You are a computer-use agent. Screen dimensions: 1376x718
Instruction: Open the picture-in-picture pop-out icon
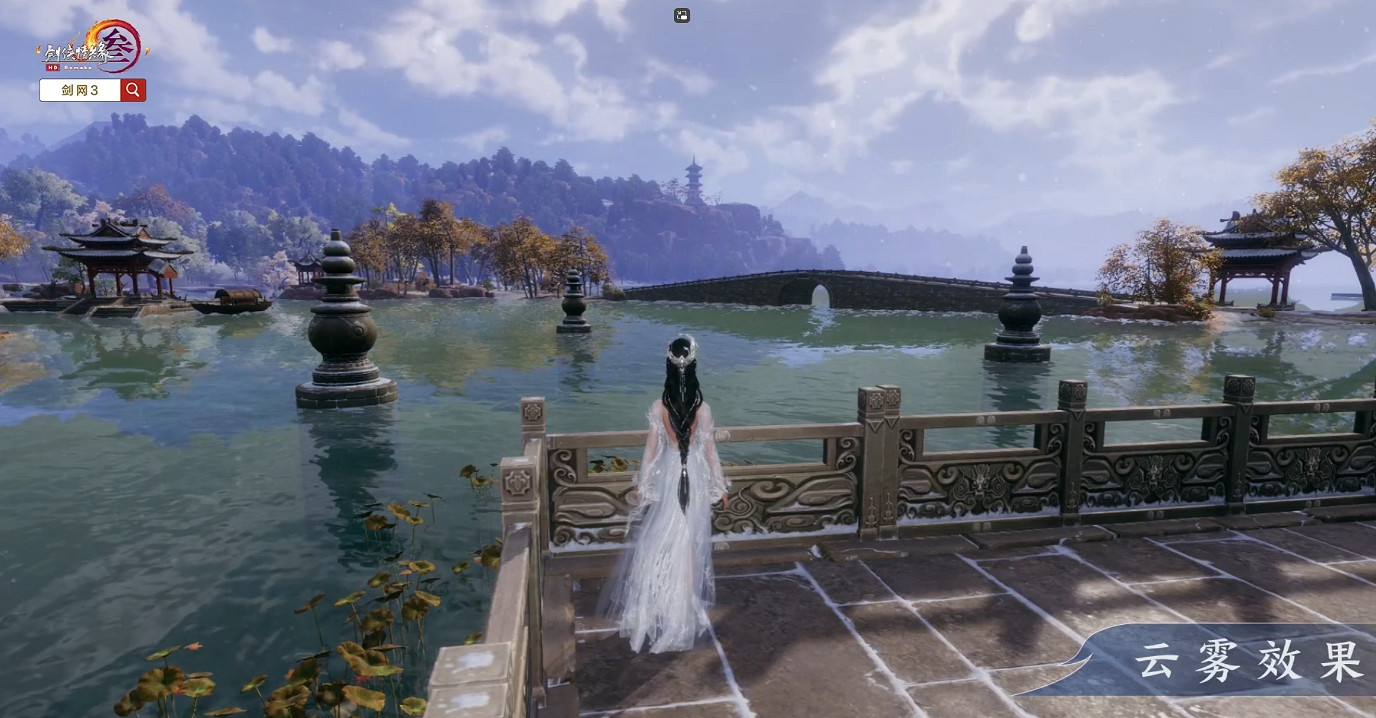click(x=682, y=15)
